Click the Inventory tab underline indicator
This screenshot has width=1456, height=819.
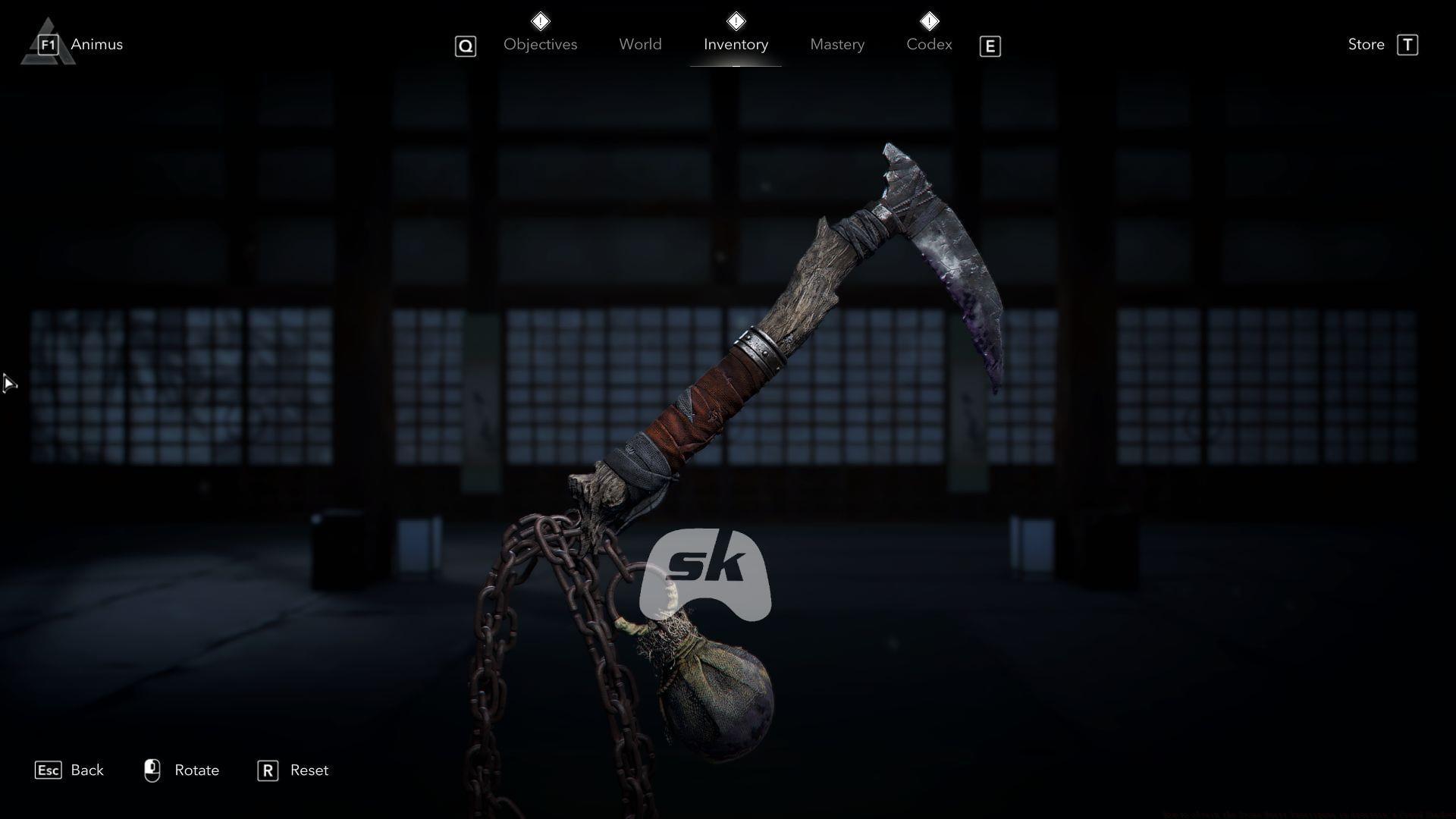(736, 67)
